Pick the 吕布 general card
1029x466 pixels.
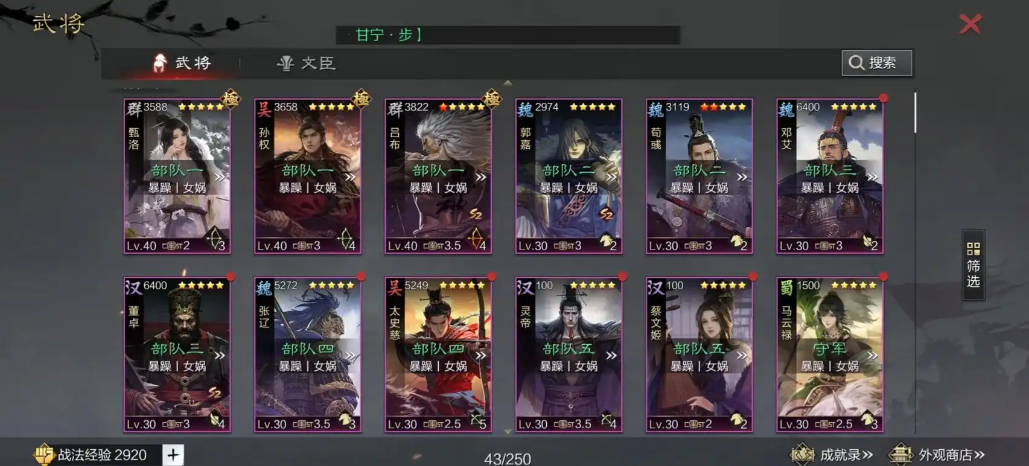click(x=438, y=175)
